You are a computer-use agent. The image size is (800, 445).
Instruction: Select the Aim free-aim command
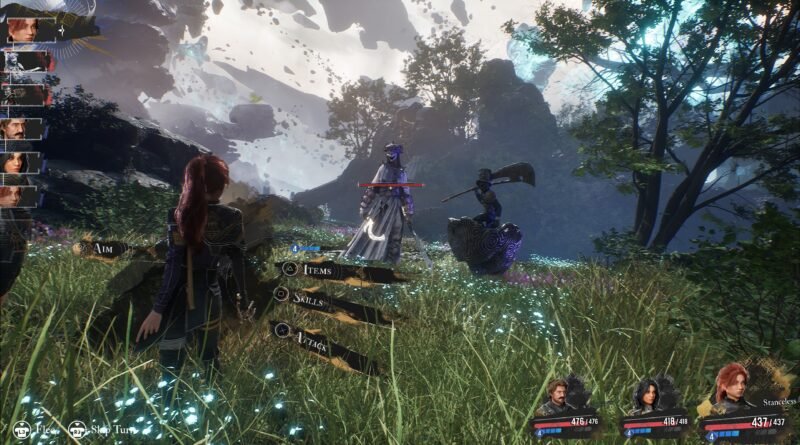tap(108, 248)
